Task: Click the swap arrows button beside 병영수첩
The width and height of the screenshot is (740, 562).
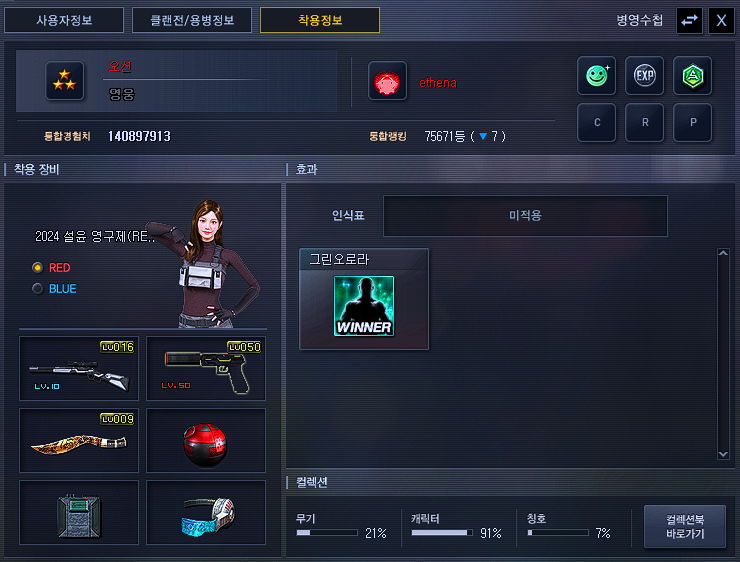Action: pyautogui.click(x=689, y=20)
